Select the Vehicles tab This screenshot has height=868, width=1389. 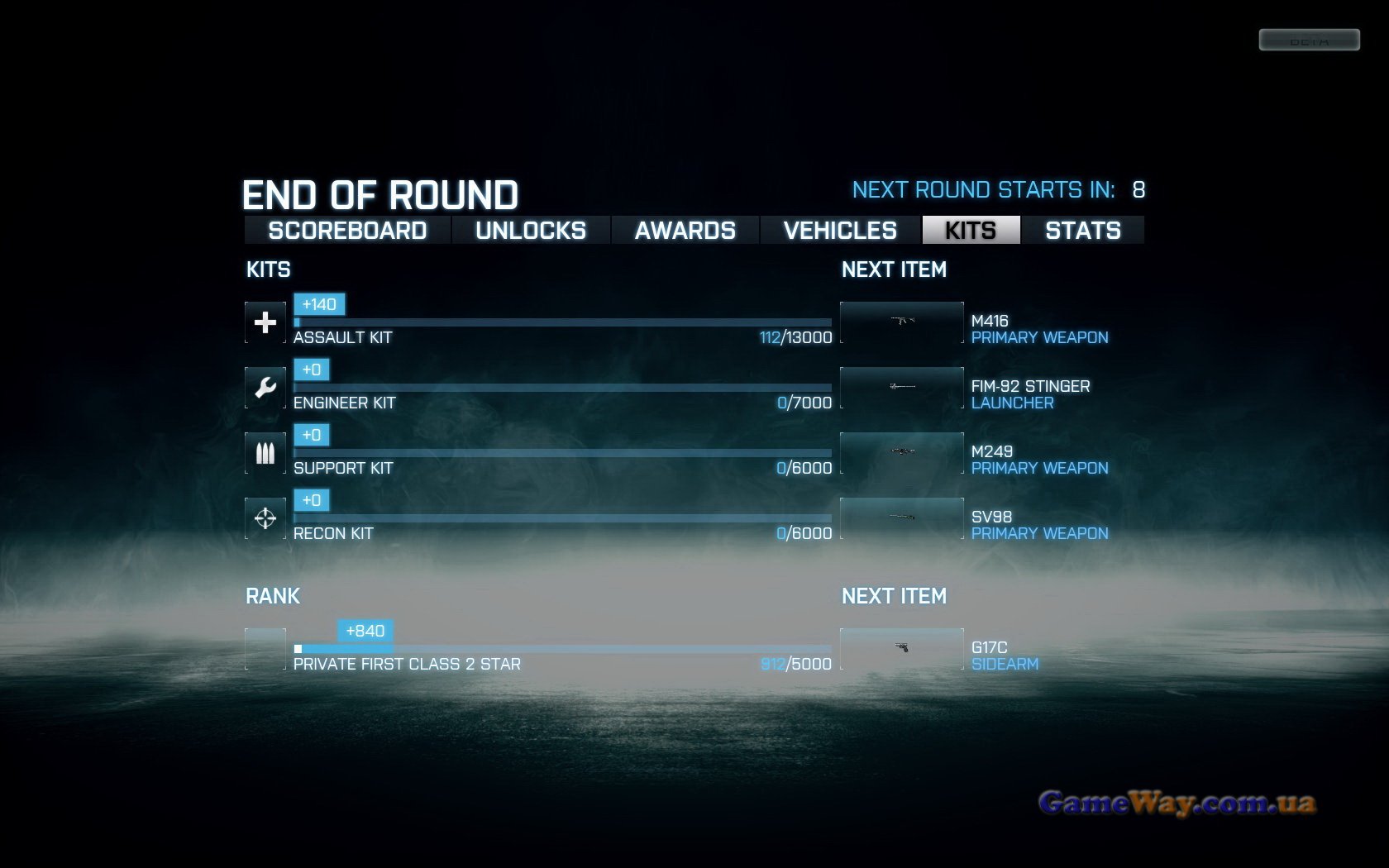coord(840,231)
